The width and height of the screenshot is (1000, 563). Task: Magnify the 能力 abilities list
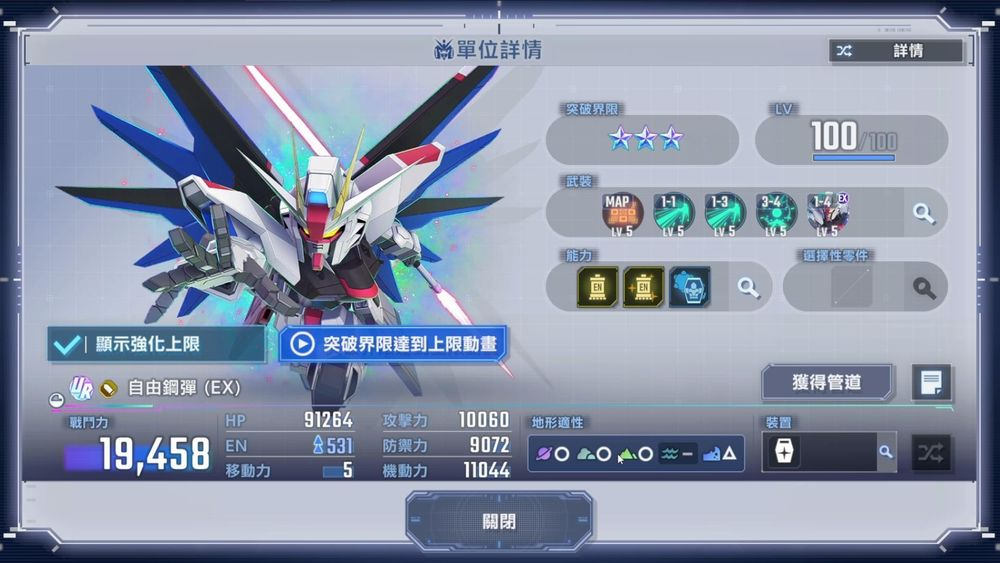(x=748, y=287)
